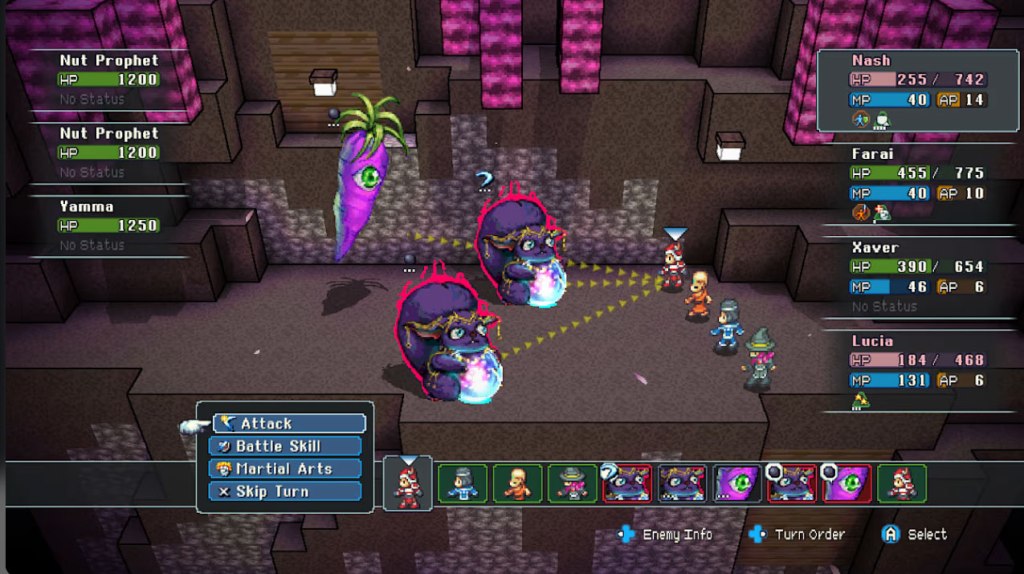Select Nash's party status panel
This screenshot has height=574, width=1024.
coord(917,91)
